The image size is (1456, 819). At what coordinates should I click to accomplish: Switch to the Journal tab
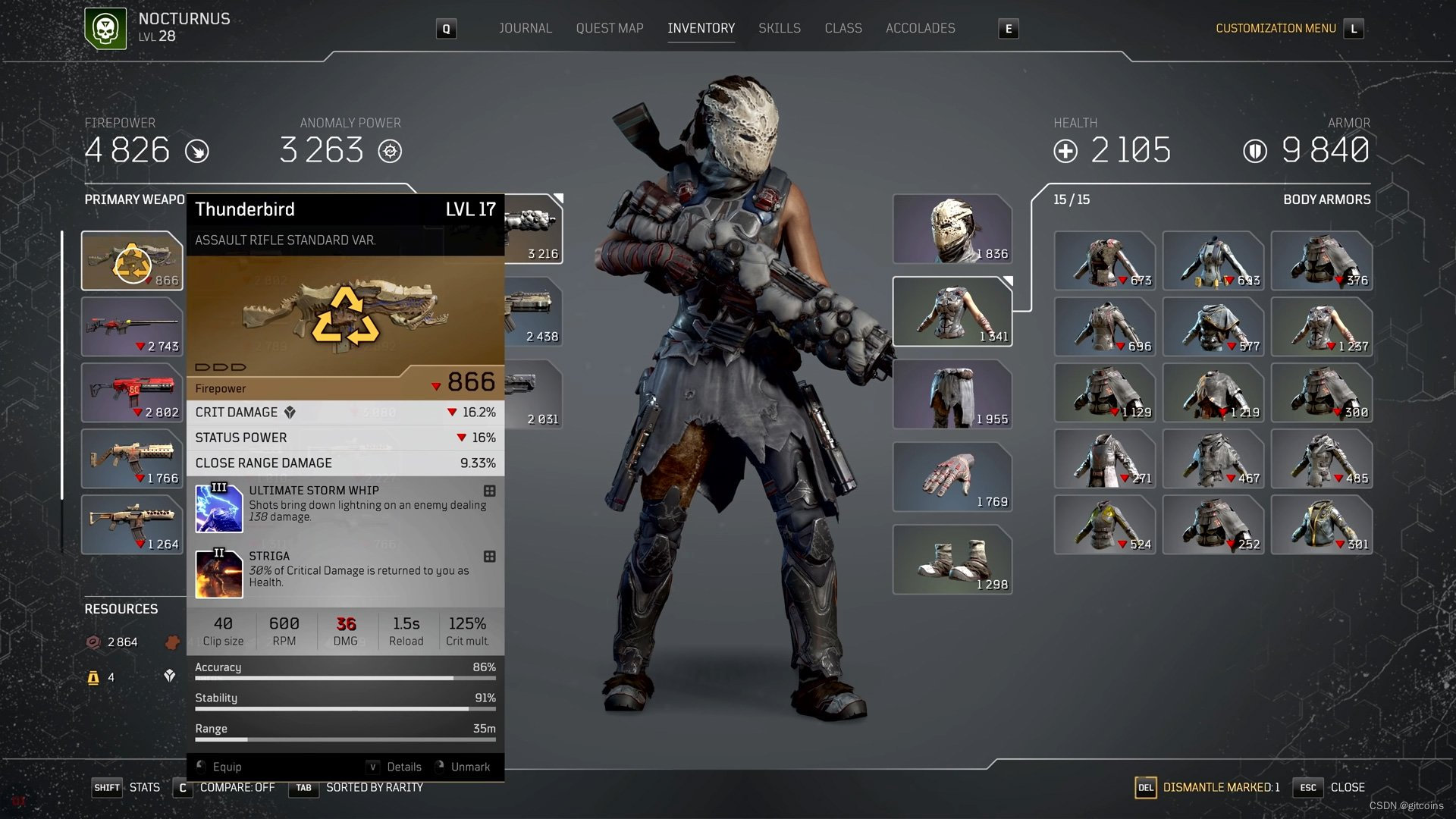525,28
